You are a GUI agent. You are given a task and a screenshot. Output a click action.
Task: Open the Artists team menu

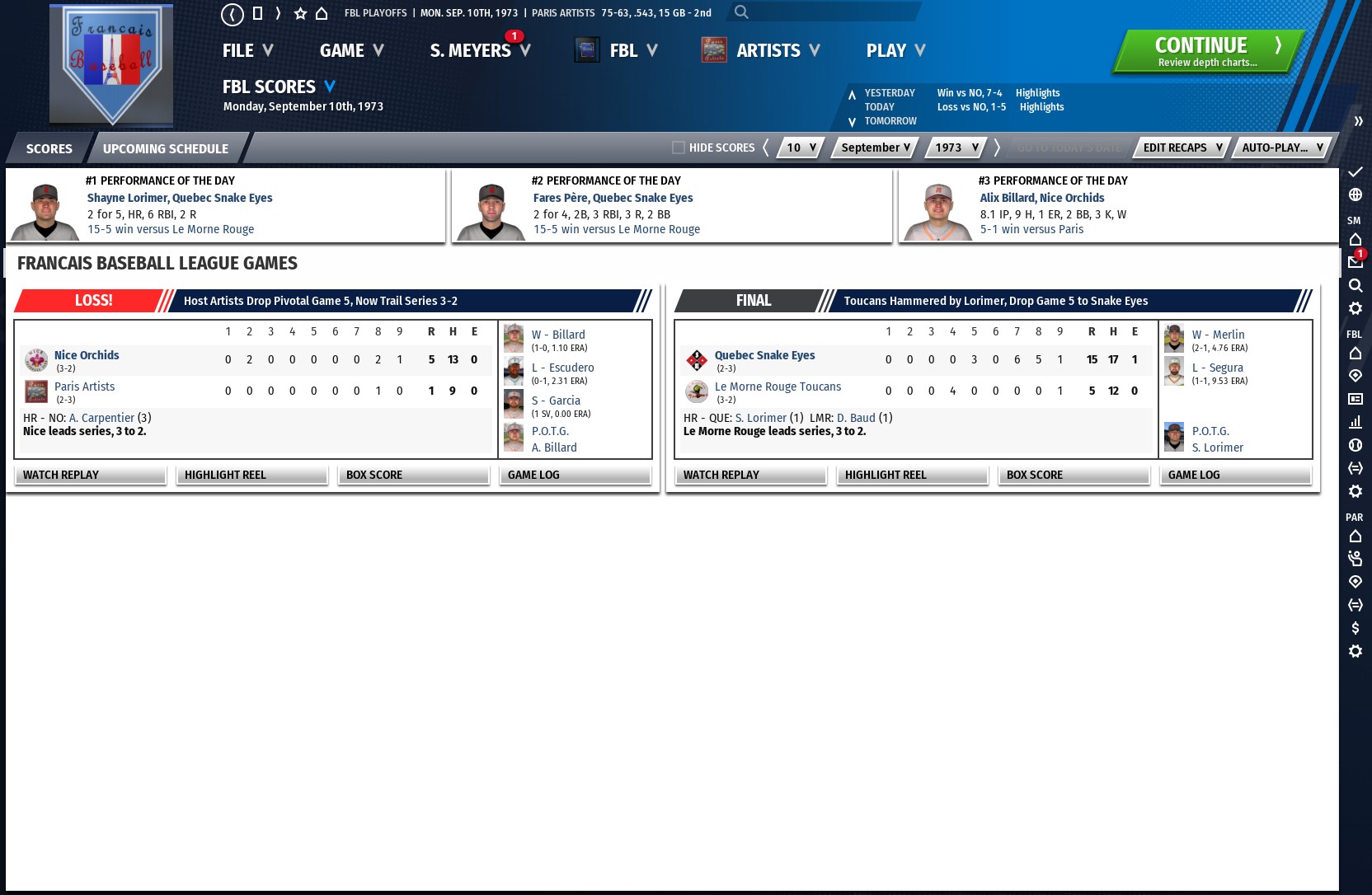click(x=778, y=51)
